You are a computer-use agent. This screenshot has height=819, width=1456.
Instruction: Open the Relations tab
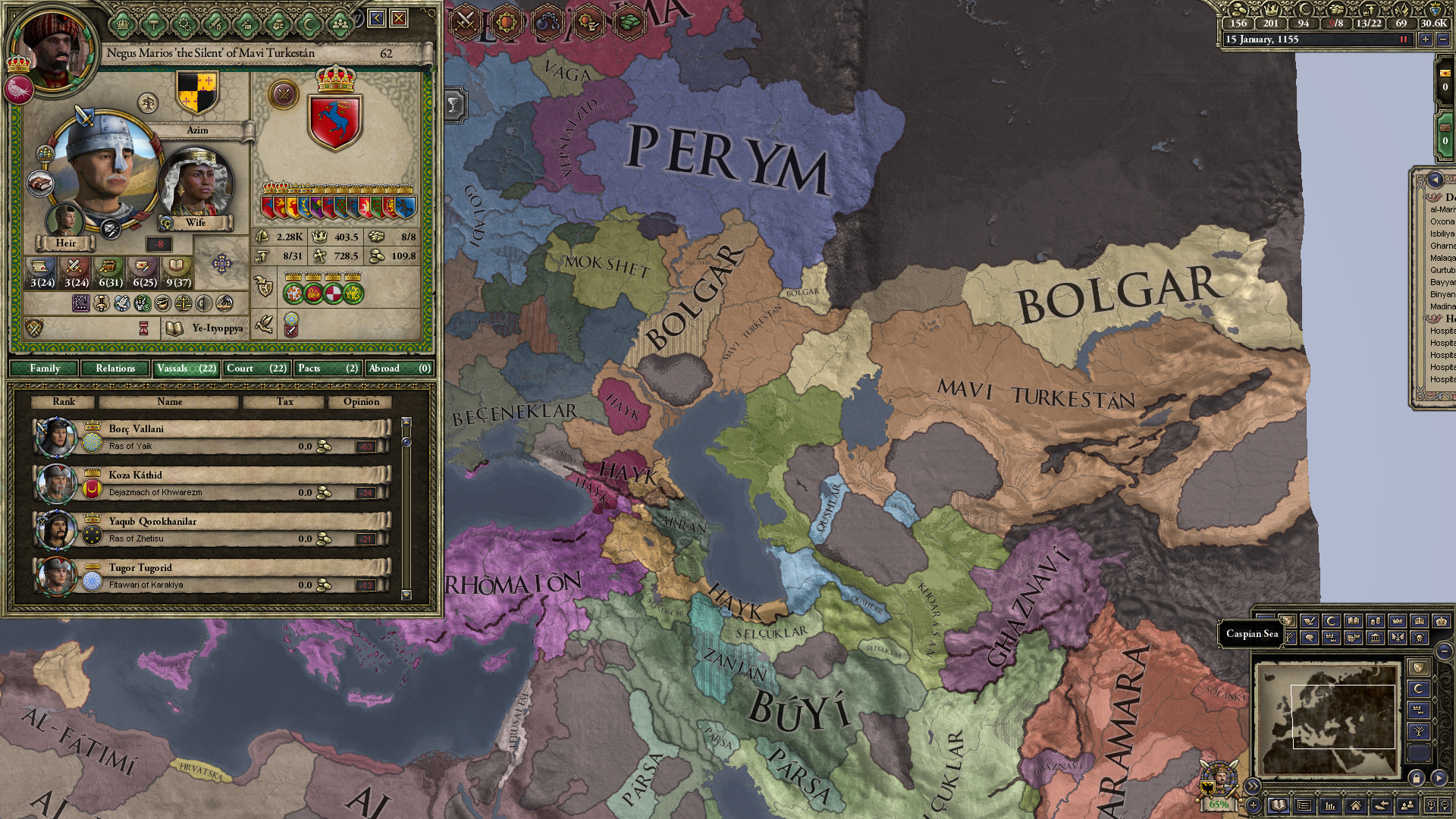[115, 369]
